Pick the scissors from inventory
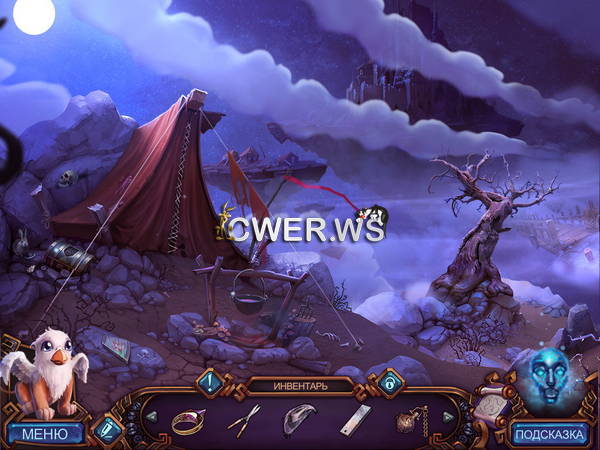The image size is (600, 450). pos(243,418)
